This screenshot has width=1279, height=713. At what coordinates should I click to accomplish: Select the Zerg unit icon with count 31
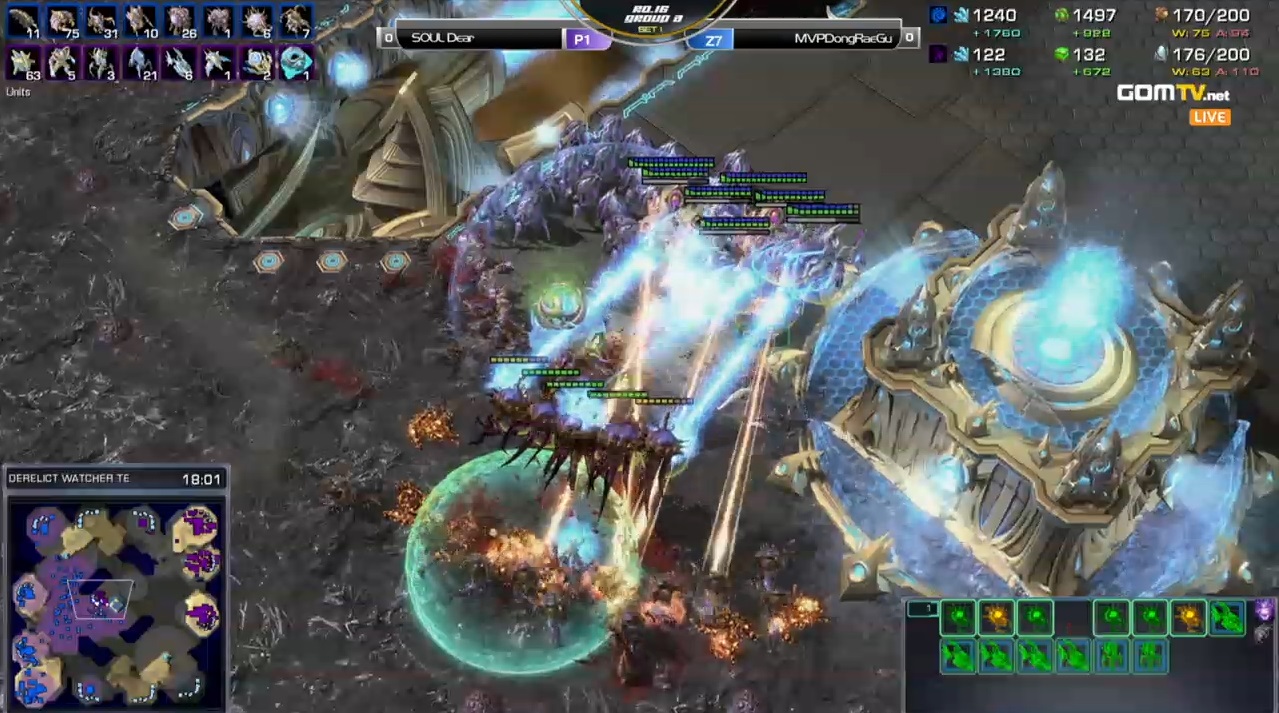[x=101, y=21]
